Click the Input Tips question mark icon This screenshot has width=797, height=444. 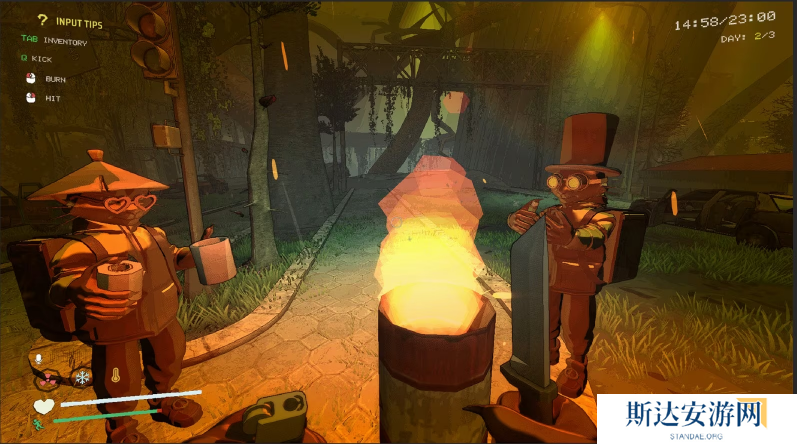coord(43,19)
